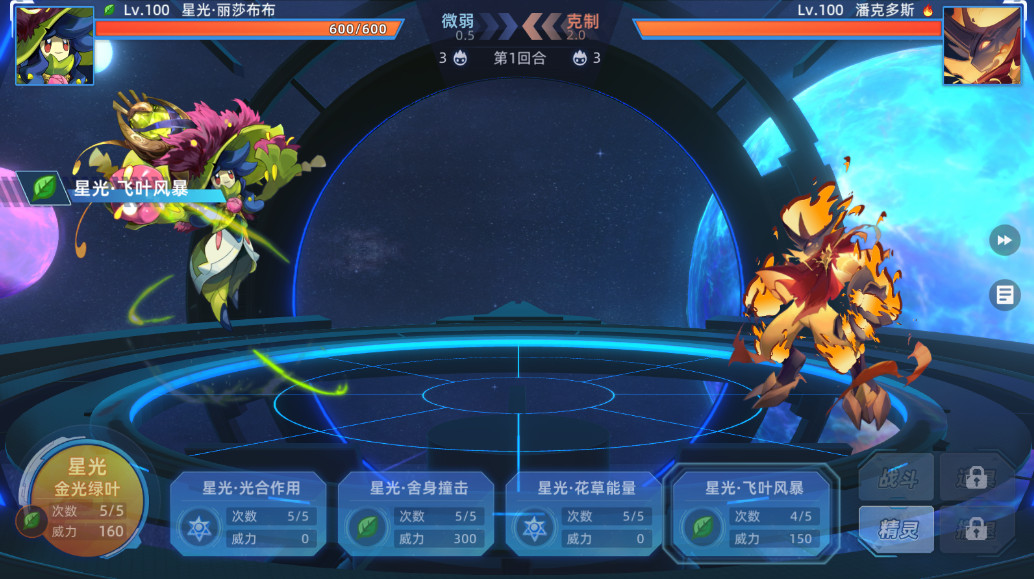Toggle the fast-forward battle speed button
Viewport: 1034px width, 579px height.
click(1004, 240)
